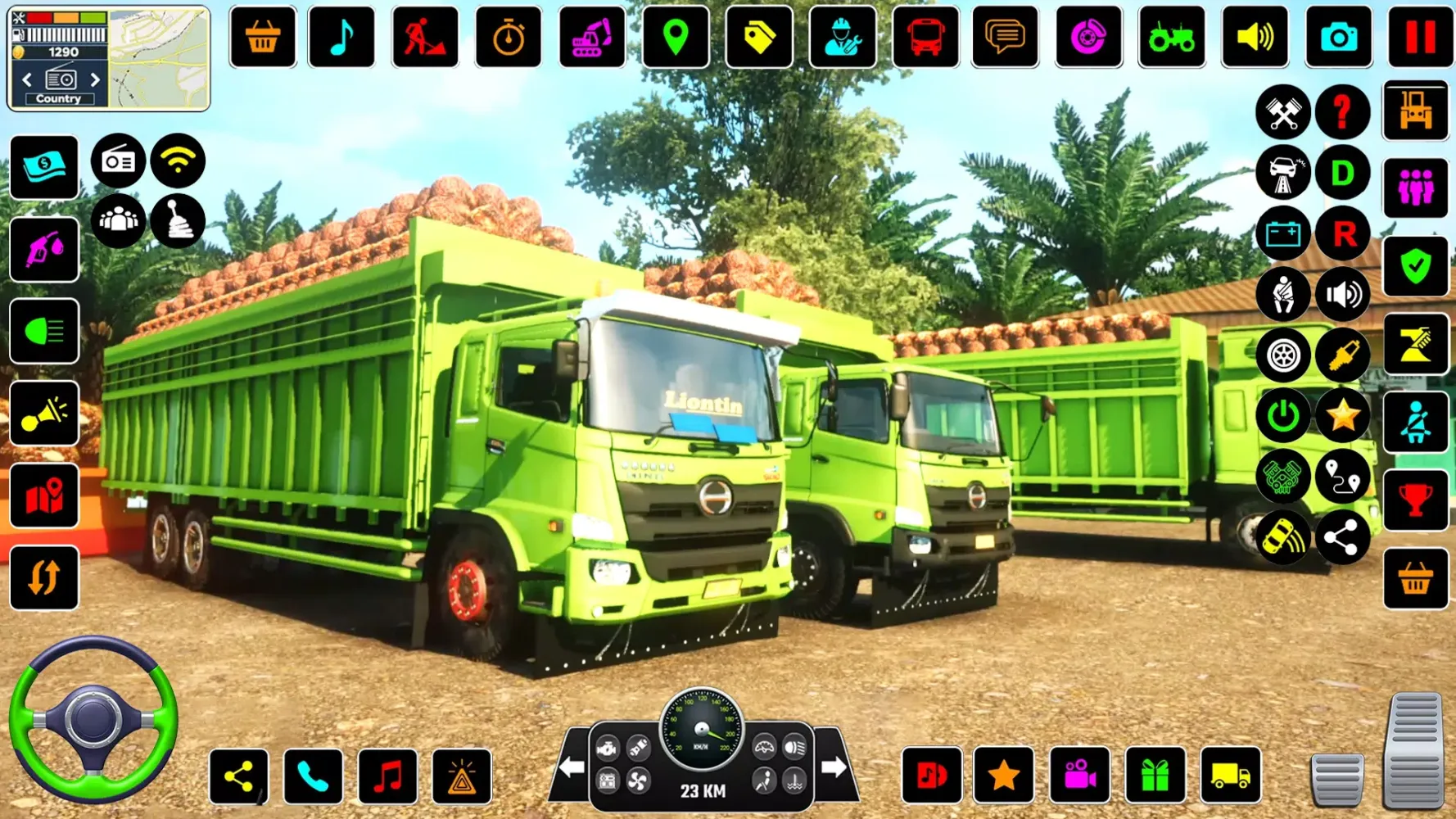Open the green gift box reward
Screen dimensions: 1456x819
click(x=1155, y=775)
